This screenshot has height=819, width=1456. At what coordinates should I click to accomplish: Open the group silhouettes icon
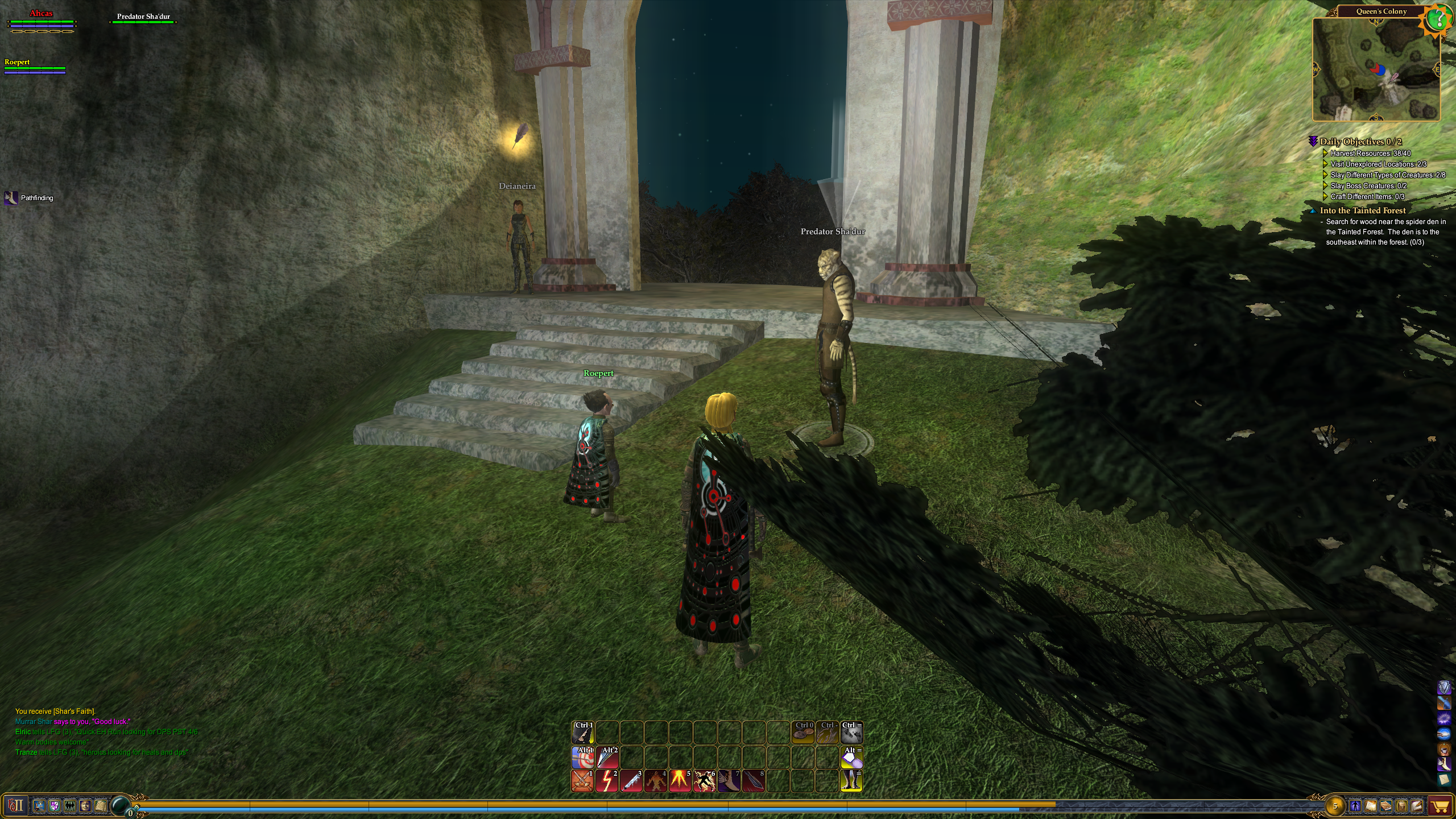click(x=70, y=805)
